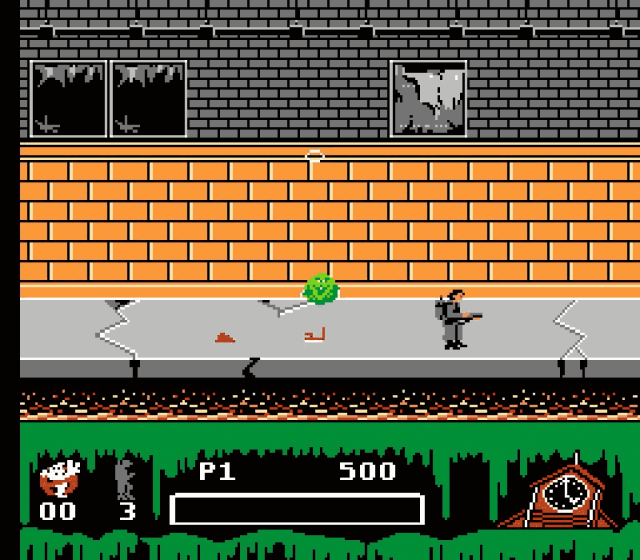Click the Ghostbusters no-ghost logo icon
Image resolution: width=640 pixels, height=560 pixels.
58,478
